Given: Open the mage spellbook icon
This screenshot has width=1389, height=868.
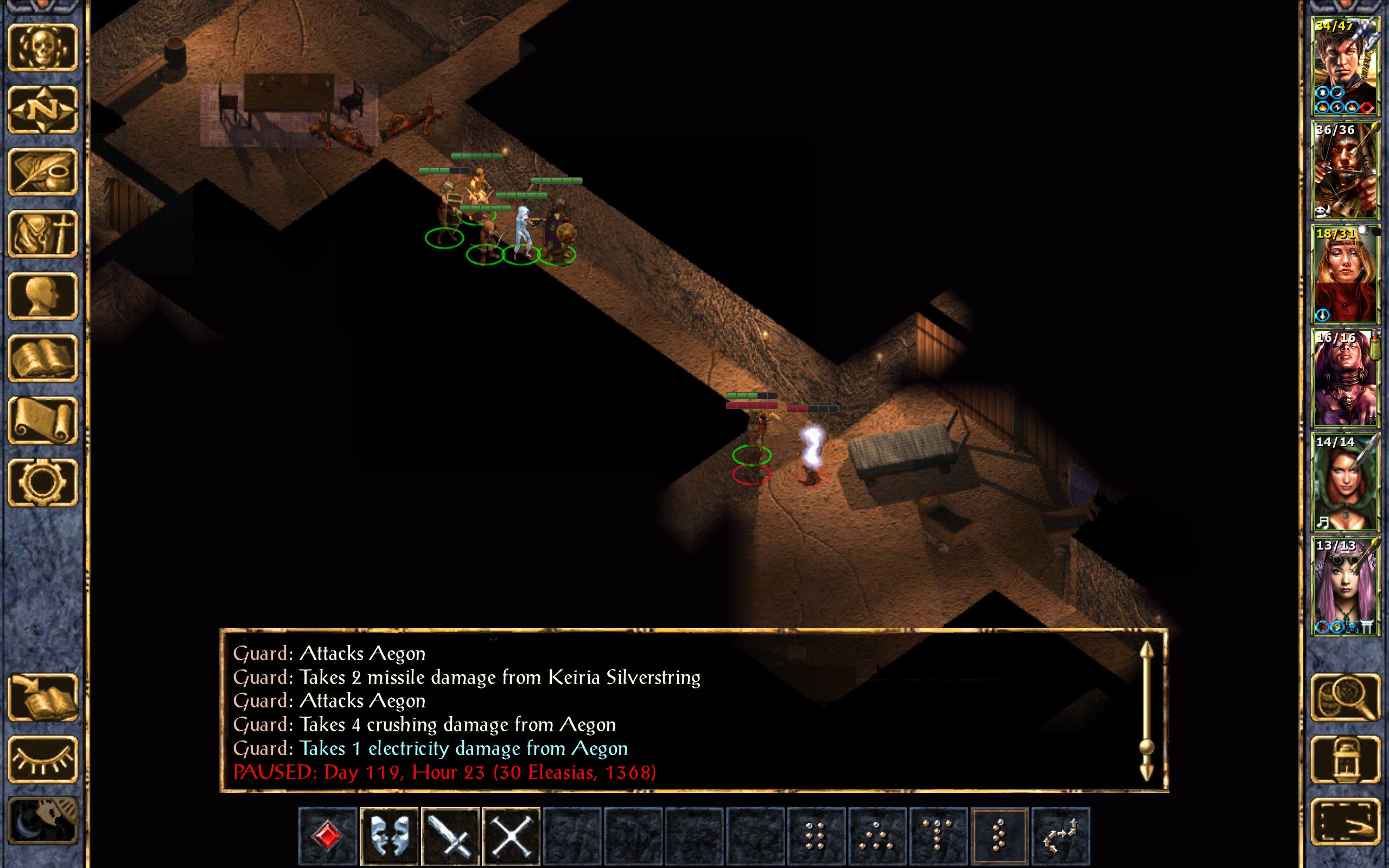Looking at the screenshot, I should [x=42, y=358].
